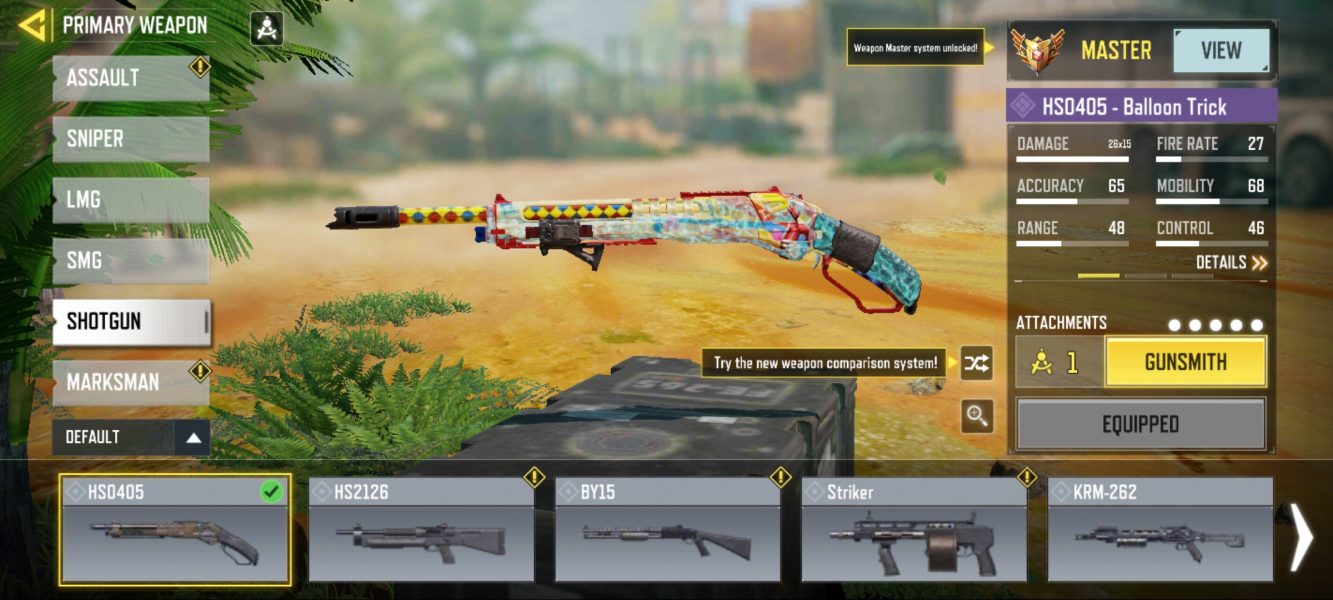Inspect the weapon with the magnifier icon
Viewport: 1333px width, 600px height.
click(x=977, y=416)
